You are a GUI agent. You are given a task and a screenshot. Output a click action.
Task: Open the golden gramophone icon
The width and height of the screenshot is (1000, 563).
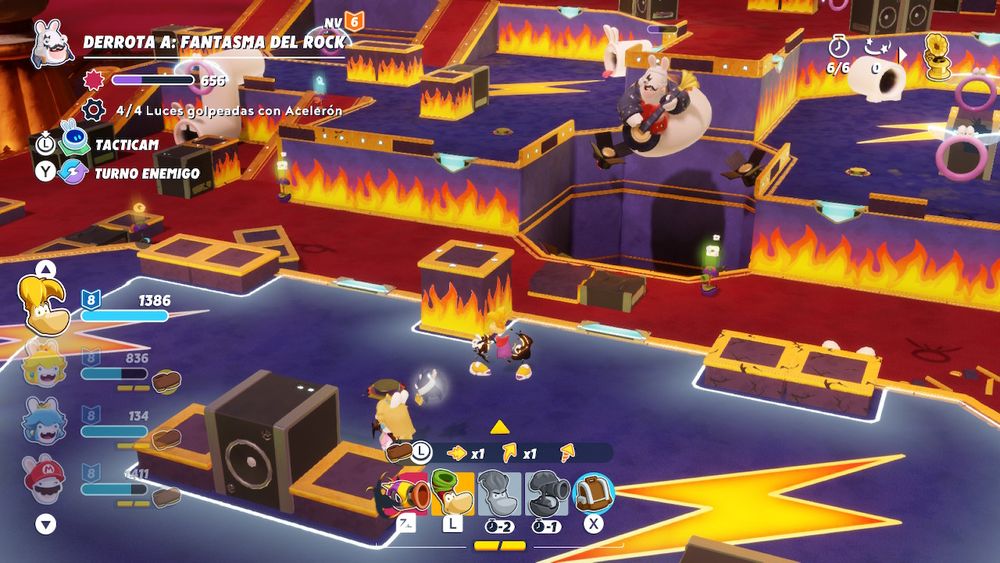(x=937, y=57)
